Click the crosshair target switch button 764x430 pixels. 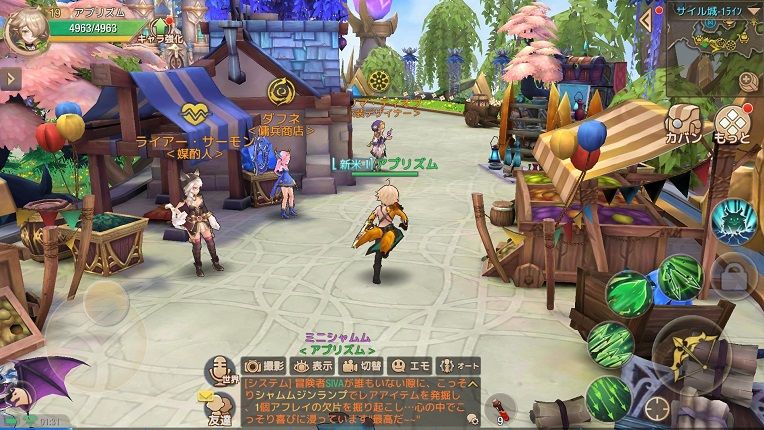coord(657,407)
